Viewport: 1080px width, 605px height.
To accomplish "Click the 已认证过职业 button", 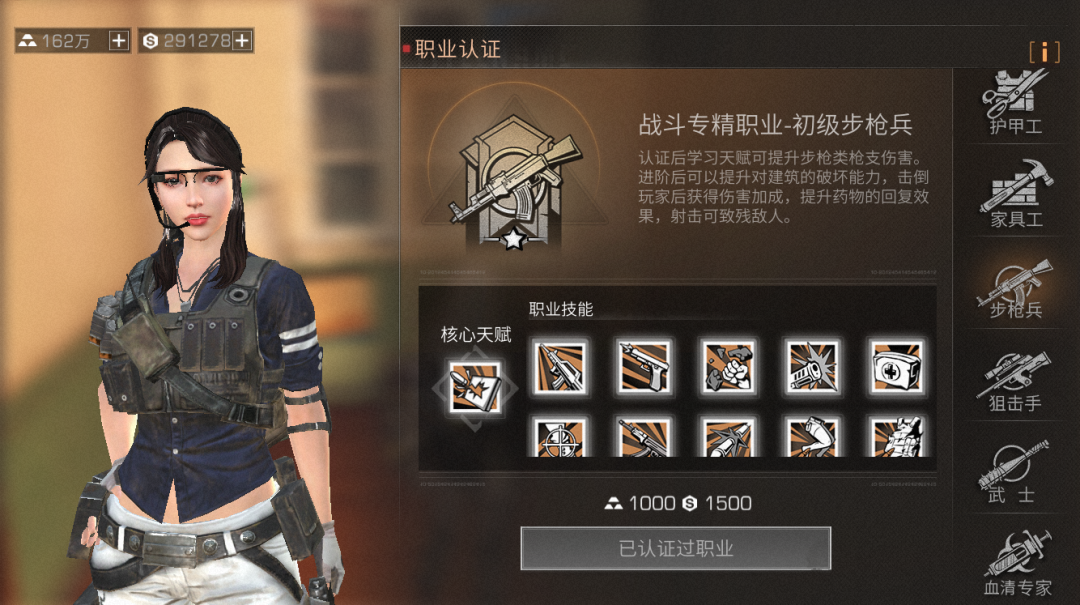I will pos(675,548).
